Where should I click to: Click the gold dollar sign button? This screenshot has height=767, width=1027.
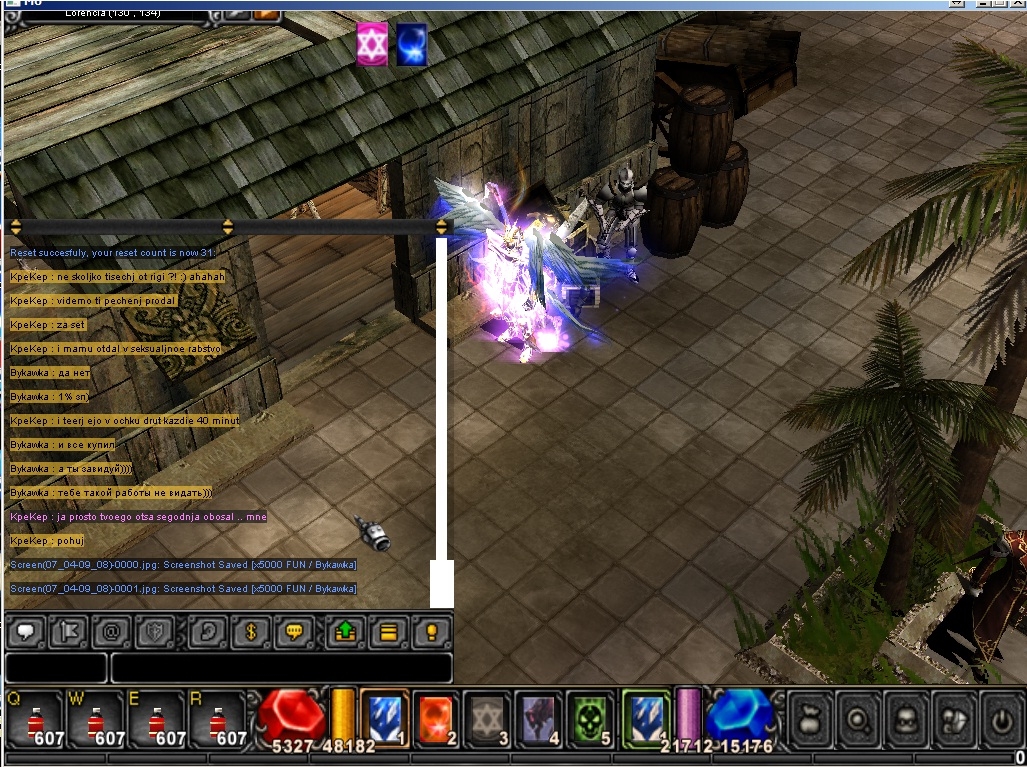coord(252,632)
